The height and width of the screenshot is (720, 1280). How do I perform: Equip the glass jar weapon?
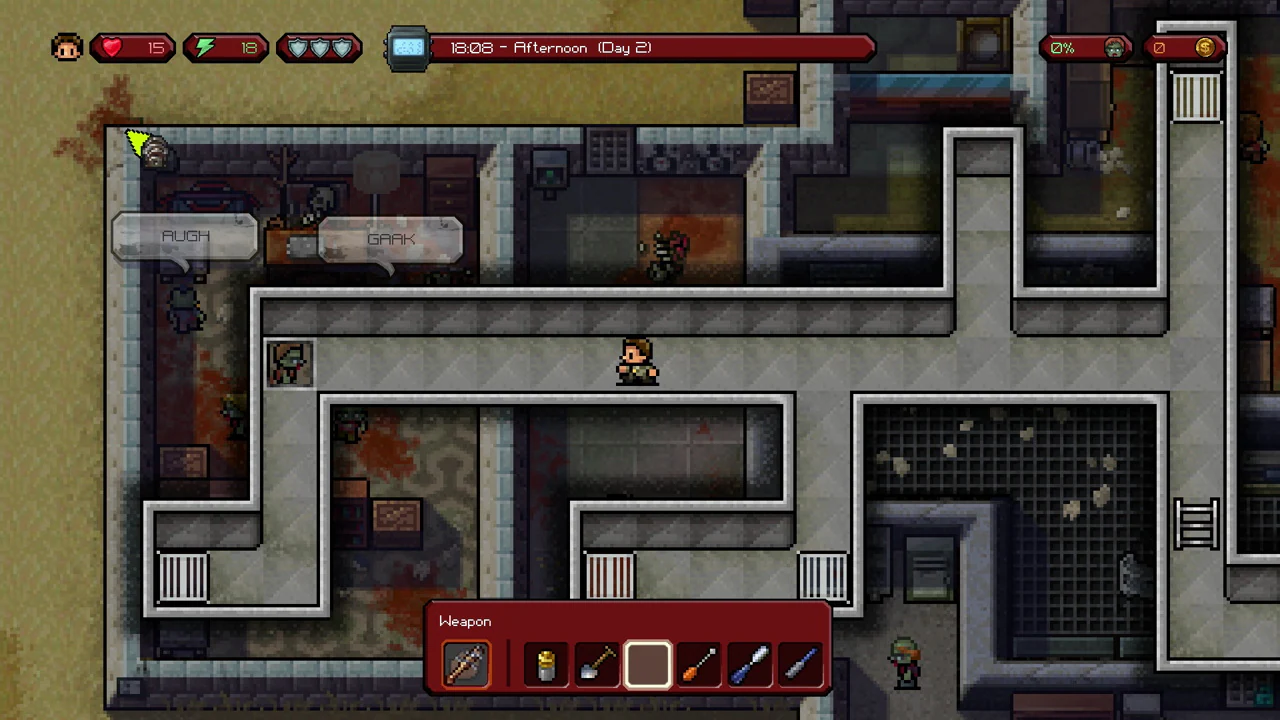point(545,663)
